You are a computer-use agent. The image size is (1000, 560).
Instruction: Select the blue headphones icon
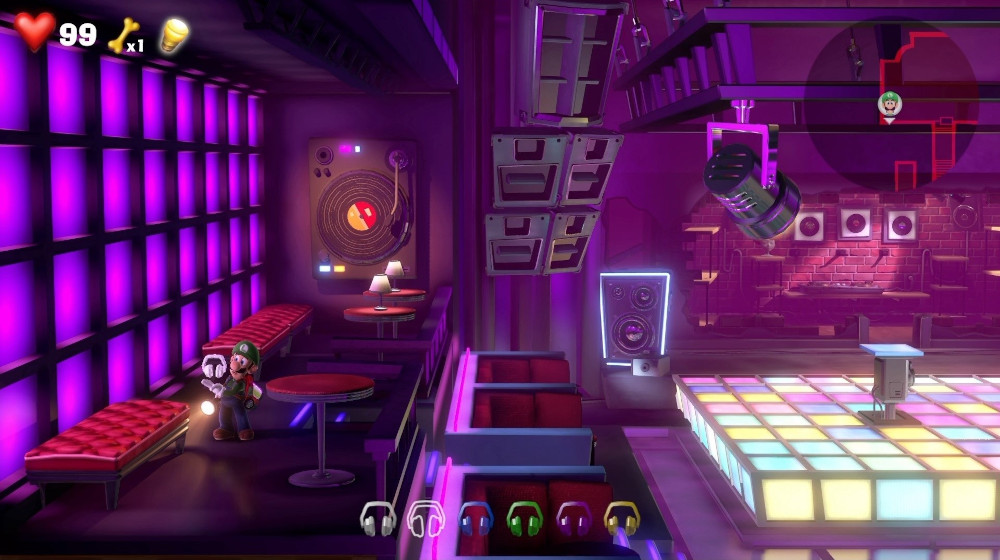click(475, 518)
